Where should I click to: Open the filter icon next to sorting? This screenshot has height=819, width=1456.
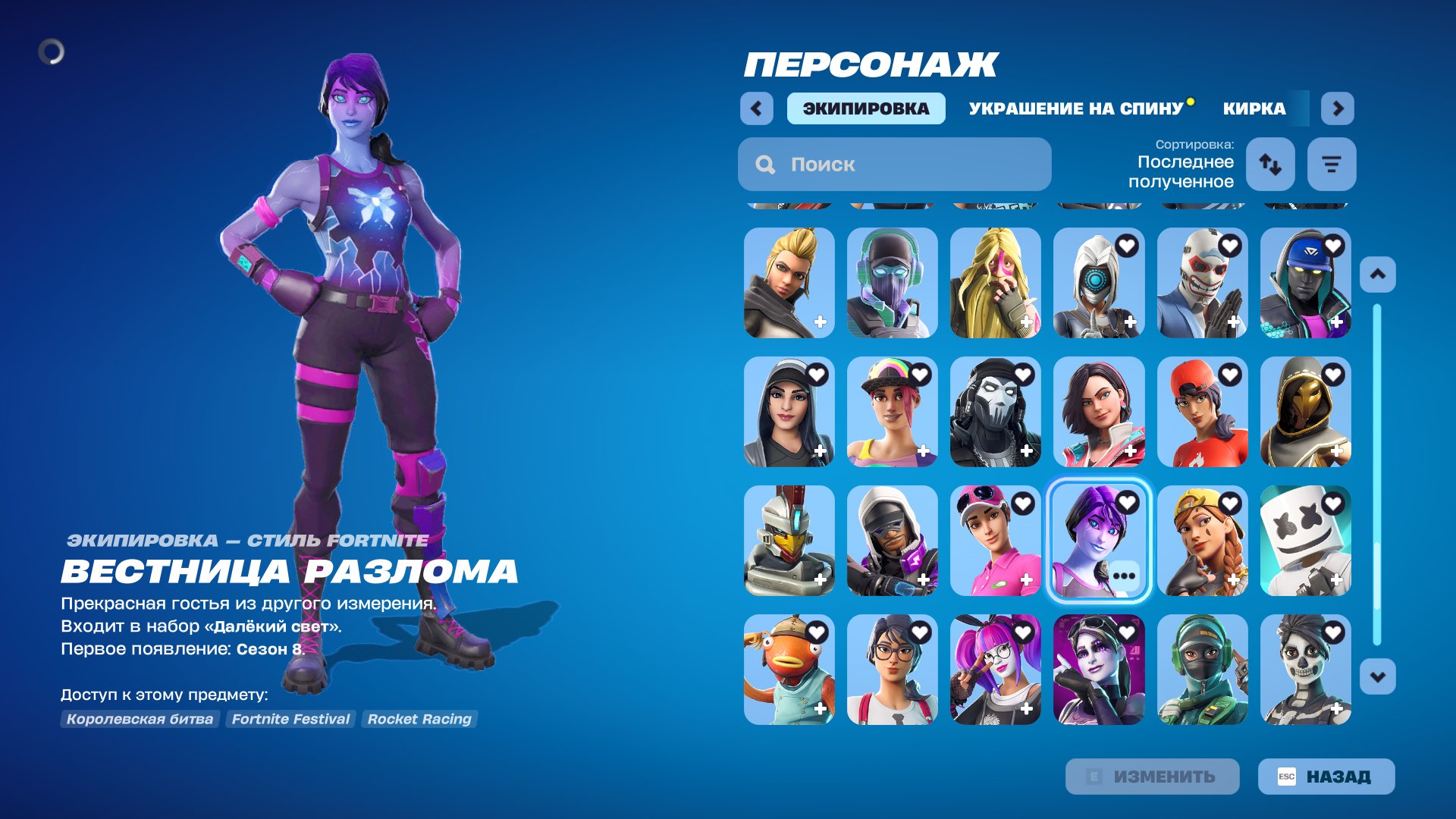pyautogui.click(x=1332, y=164)
